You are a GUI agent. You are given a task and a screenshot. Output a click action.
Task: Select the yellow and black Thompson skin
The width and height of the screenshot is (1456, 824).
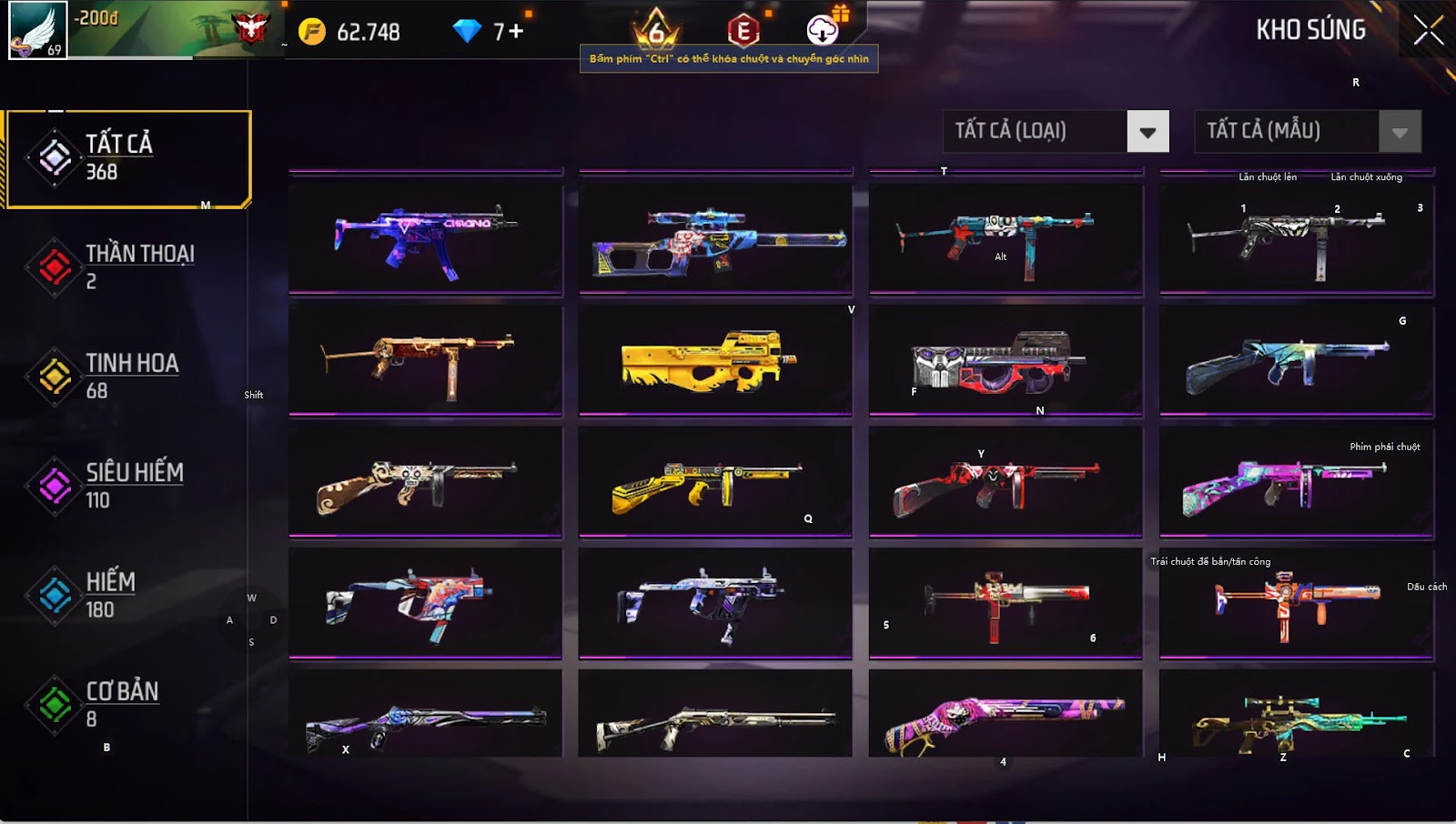715,482
